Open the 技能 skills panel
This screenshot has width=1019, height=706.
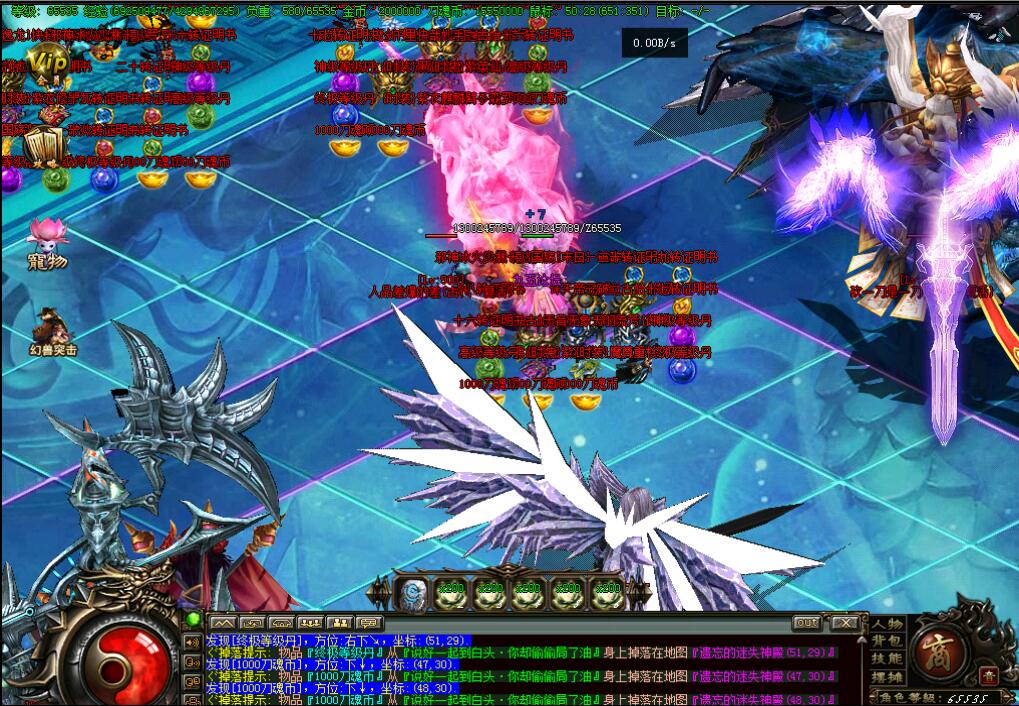886,659
